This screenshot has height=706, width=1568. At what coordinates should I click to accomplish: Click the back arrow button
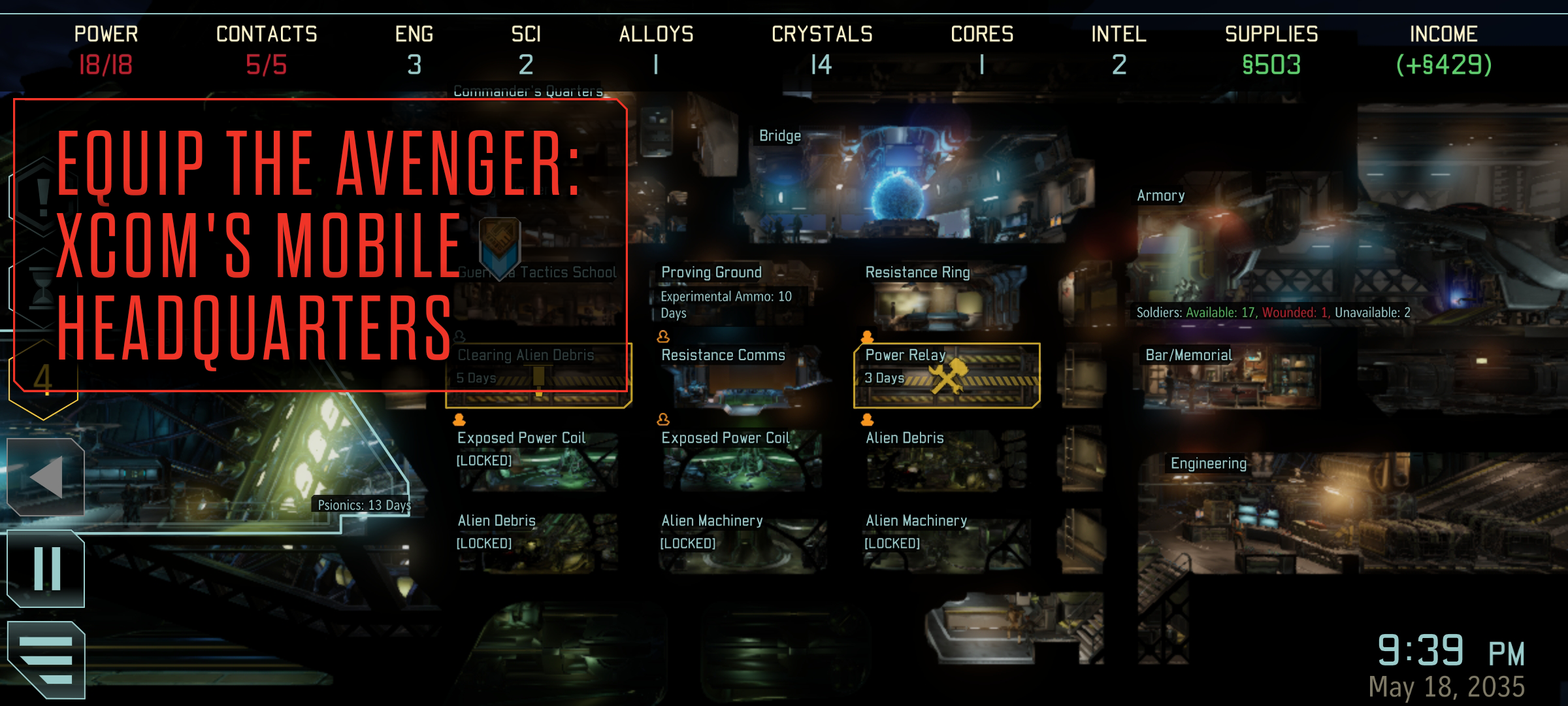(46, 477)
